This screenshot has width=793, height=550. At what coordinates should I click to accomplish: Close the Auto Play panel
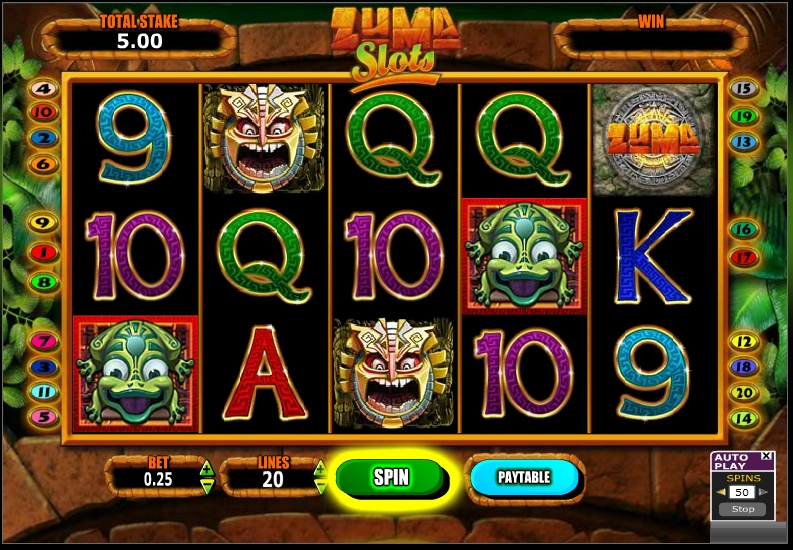coord(766,456)
